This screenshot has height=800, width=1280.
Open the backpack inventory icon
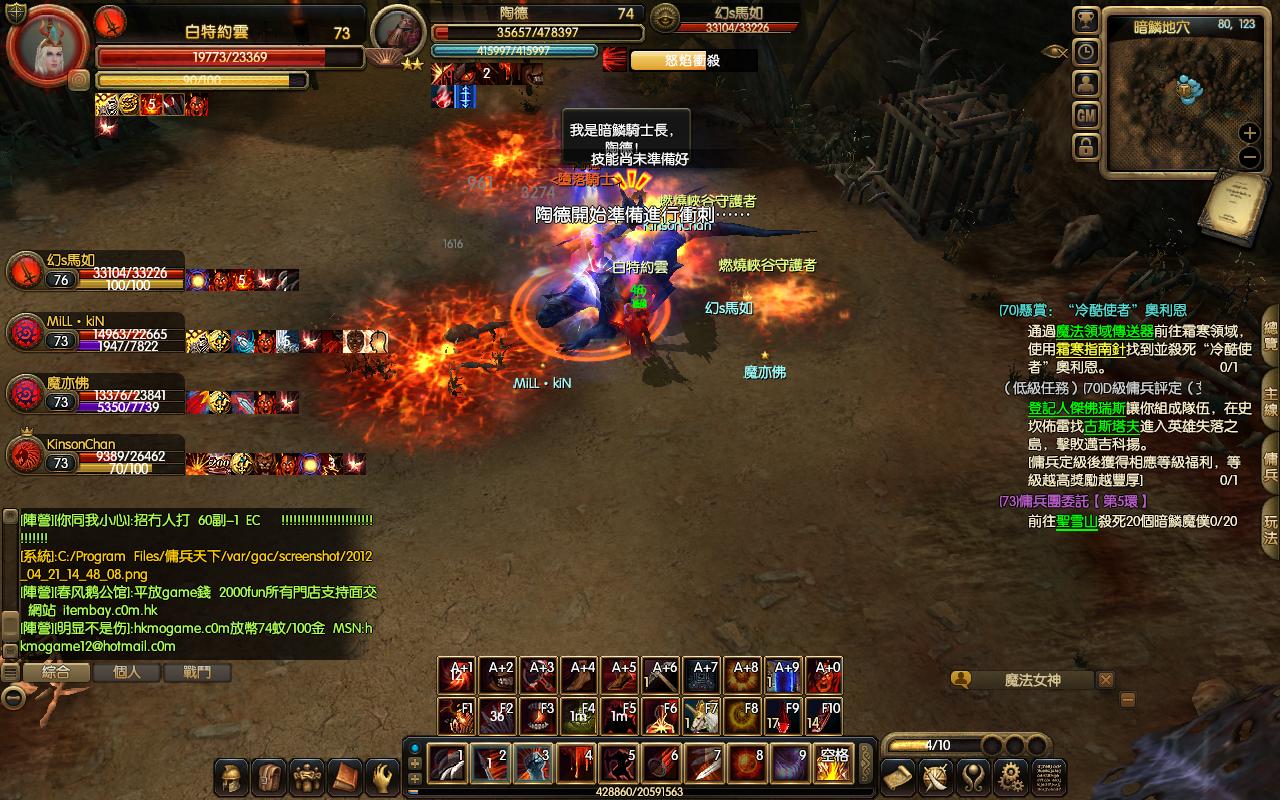(x=269, y=777)
